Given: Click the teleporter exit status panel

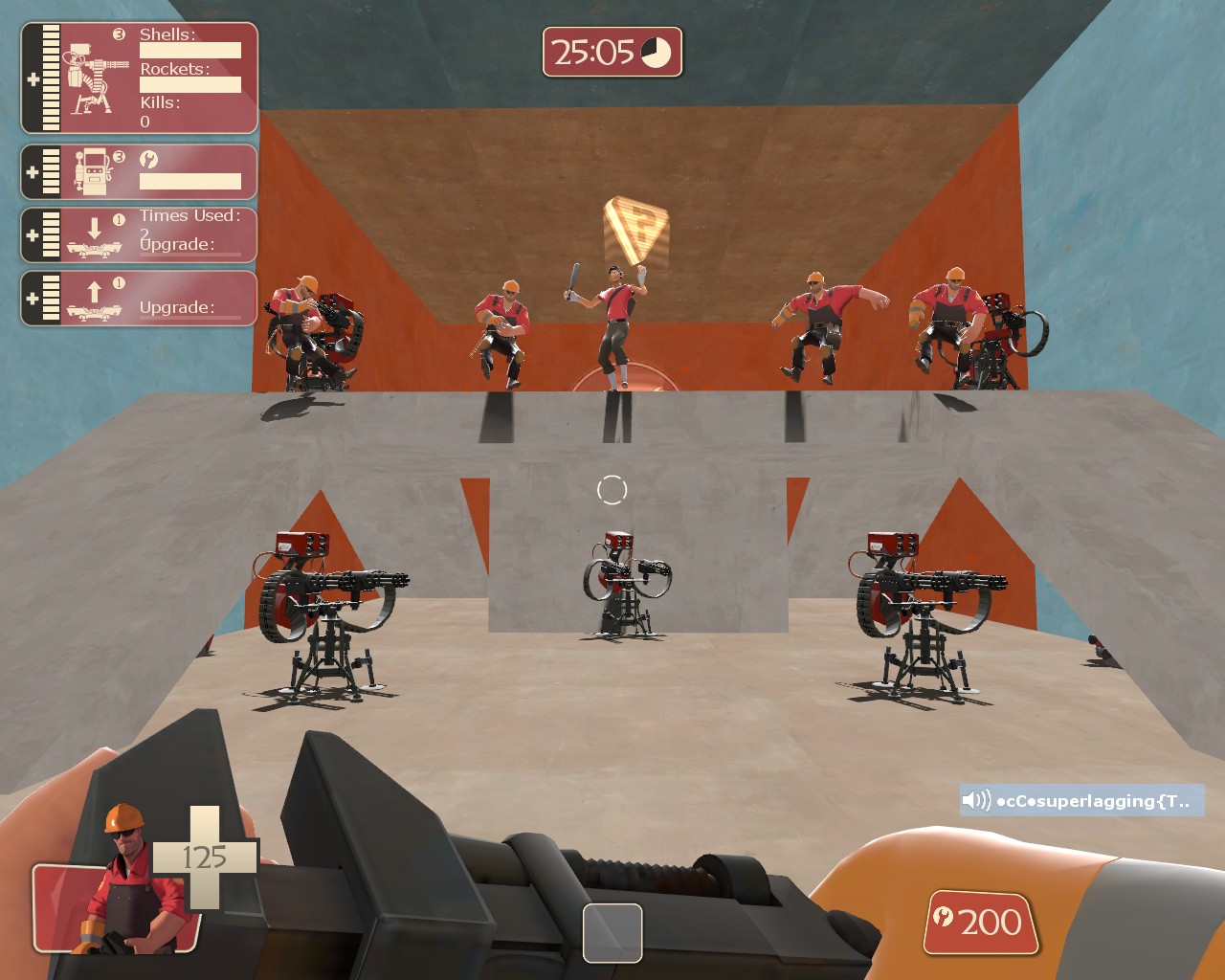Looking at the screenshot, I should point(140,299).
